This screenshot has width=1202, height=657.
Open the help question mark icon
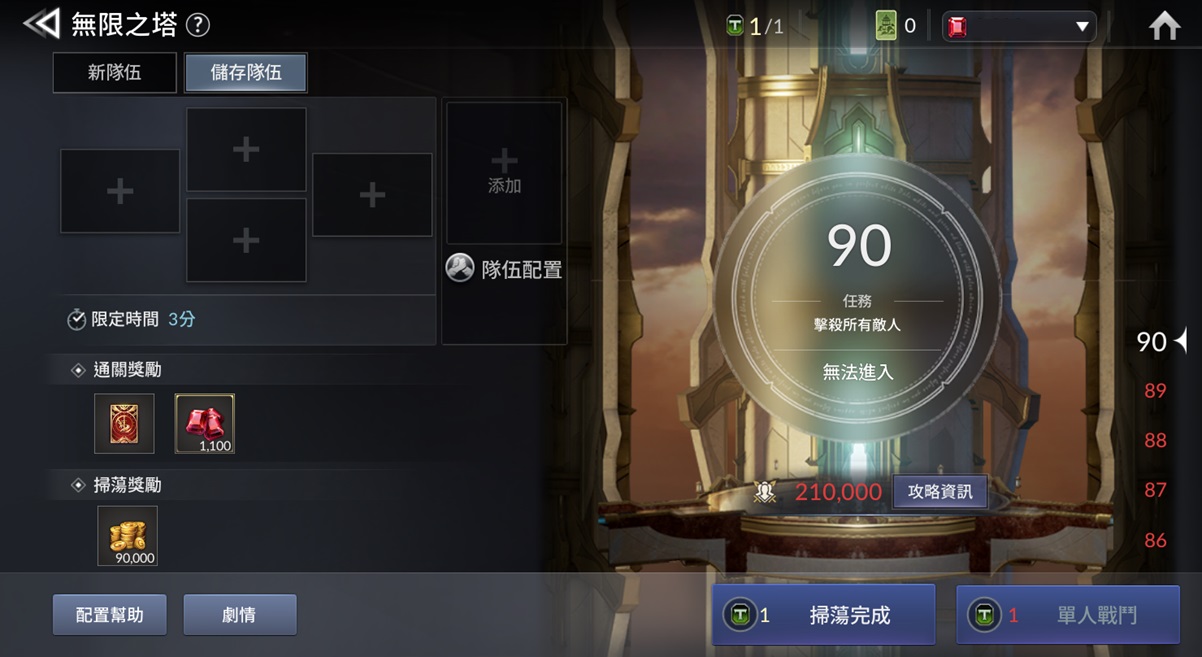pos(198,25)
